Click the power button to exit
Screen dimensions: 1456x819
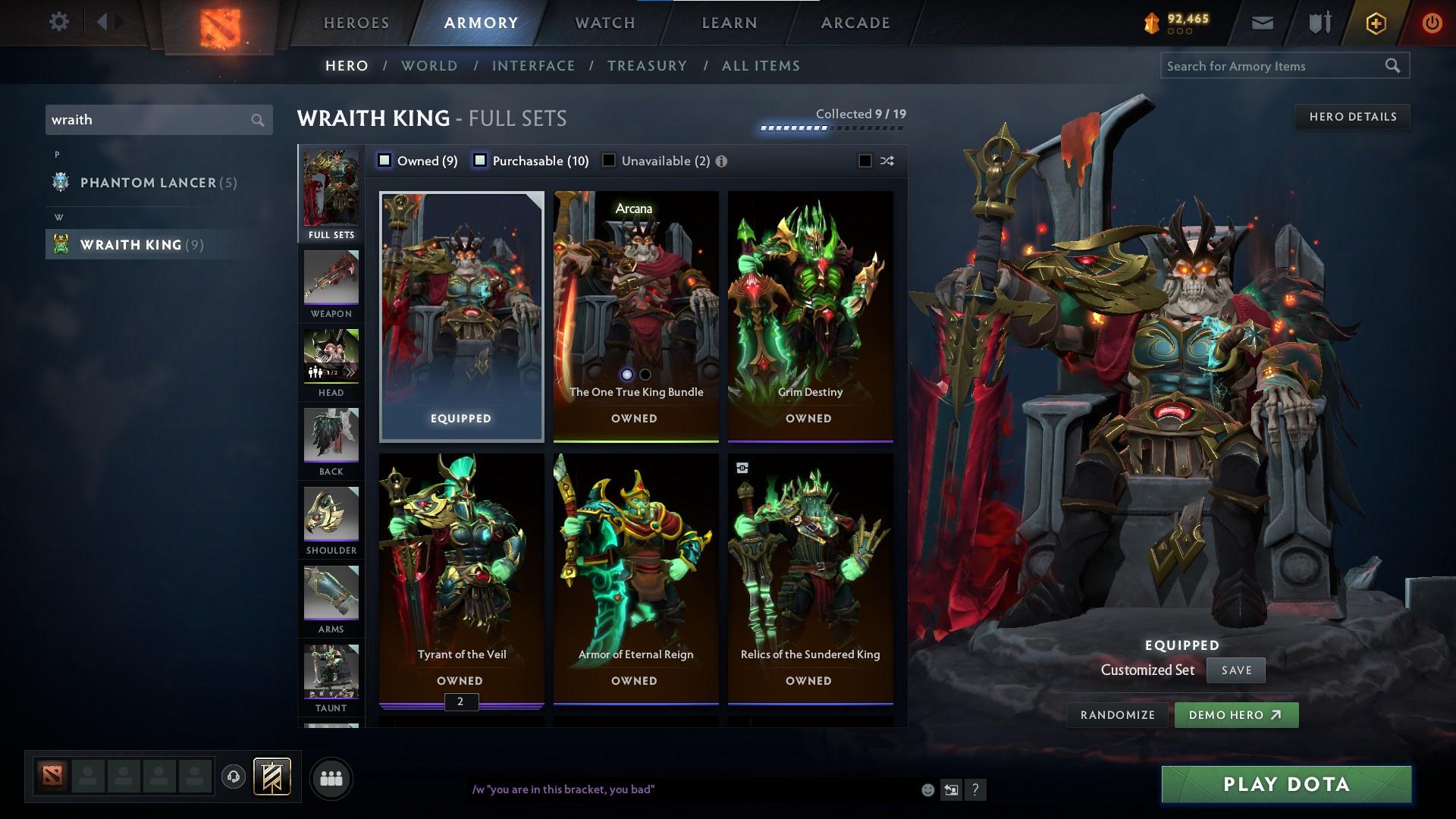[x=1432, y=22]
